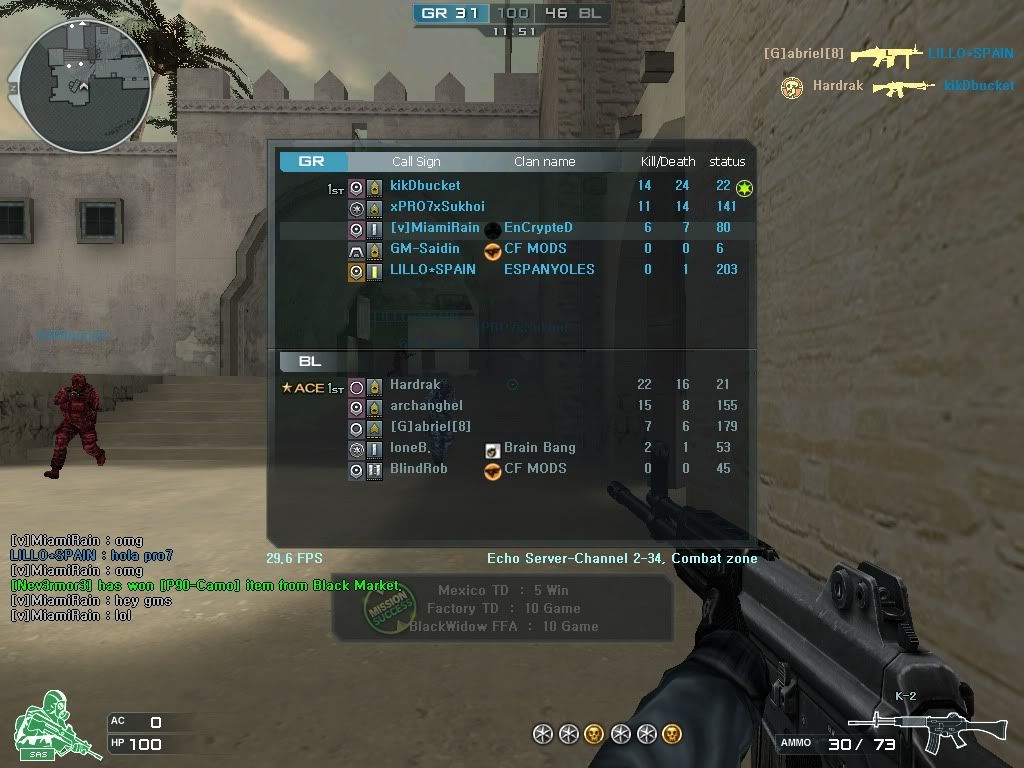This screenshot has width=1024, height=768.
Task: Click the ESPANYOLES clan name
Action: click(x=549, y=270)
